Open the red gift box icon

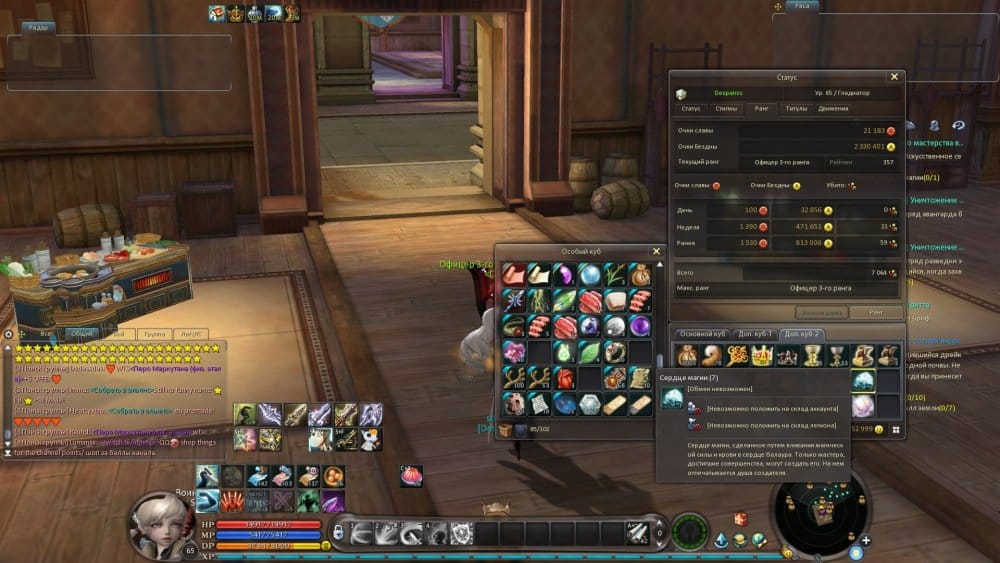pos(741,519)
